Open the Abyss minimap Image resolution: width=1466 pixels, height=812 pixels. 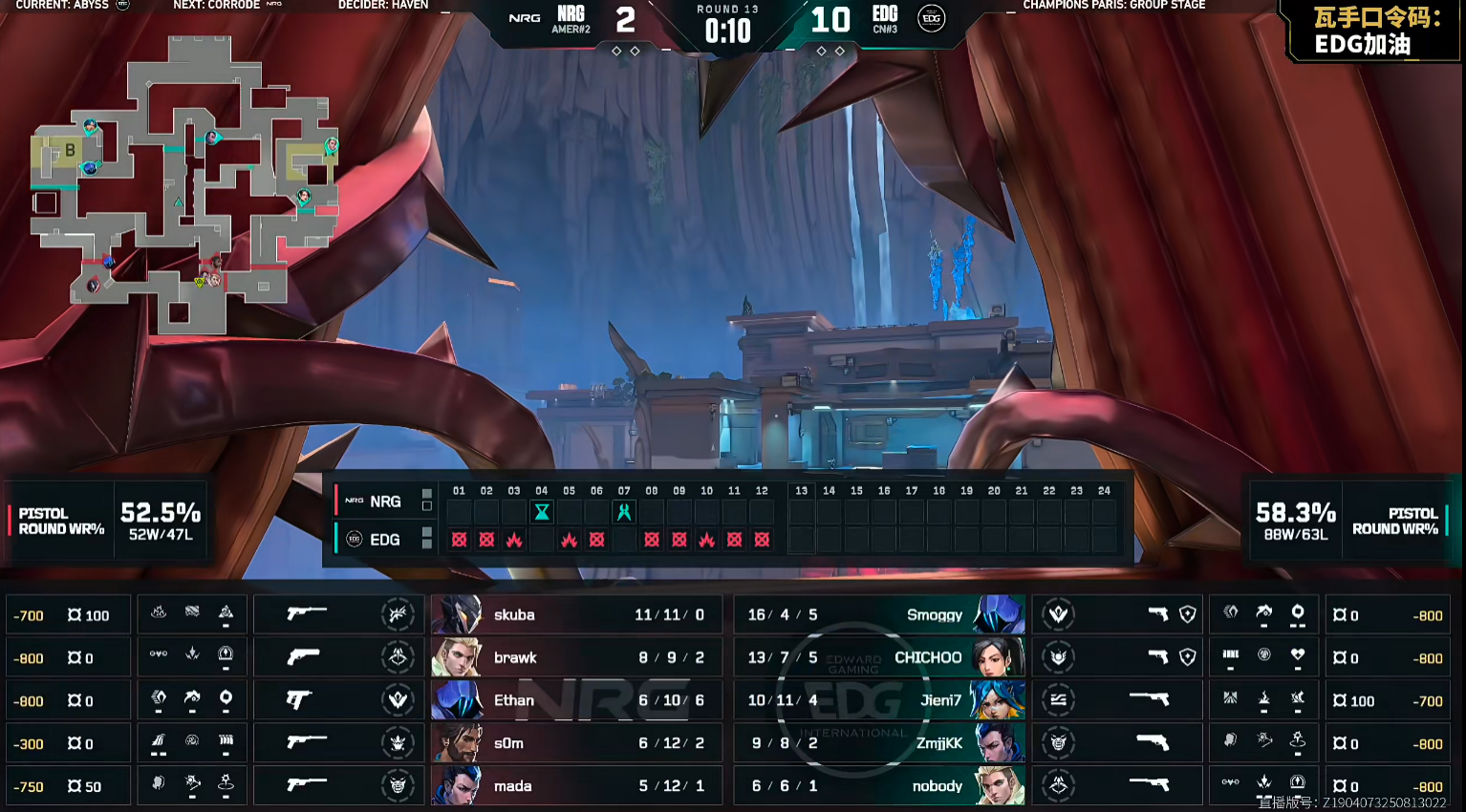pyautogui.click(x=182, y=186)
